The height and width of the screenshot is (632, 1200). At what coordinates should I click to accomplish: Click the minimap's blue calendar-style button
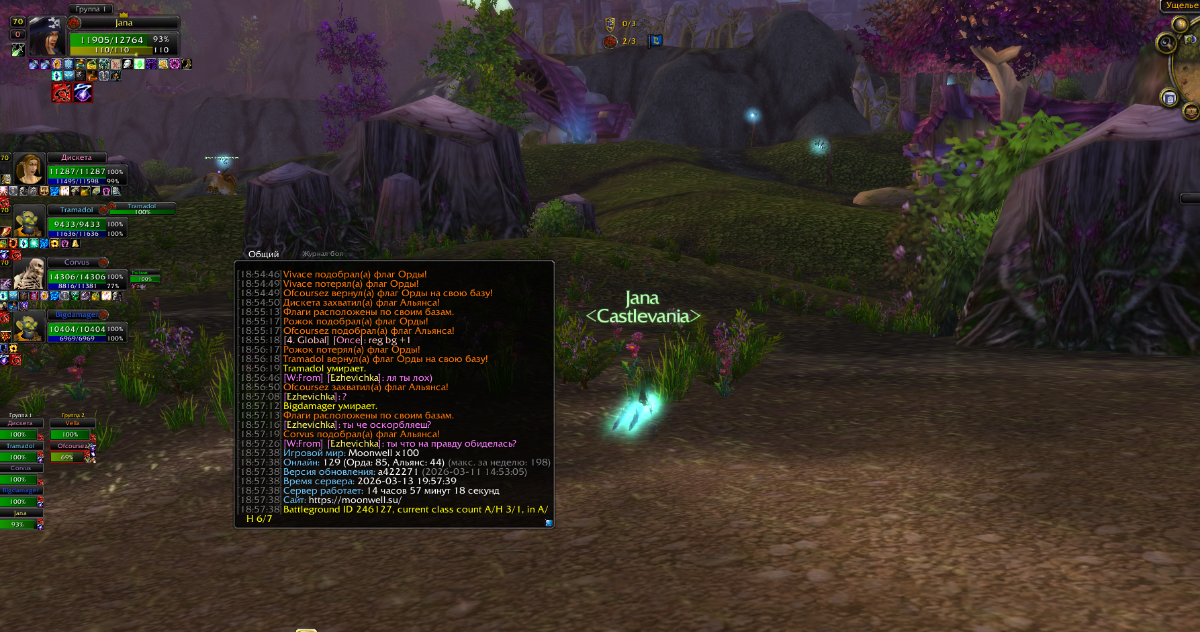coord(1169,97)
